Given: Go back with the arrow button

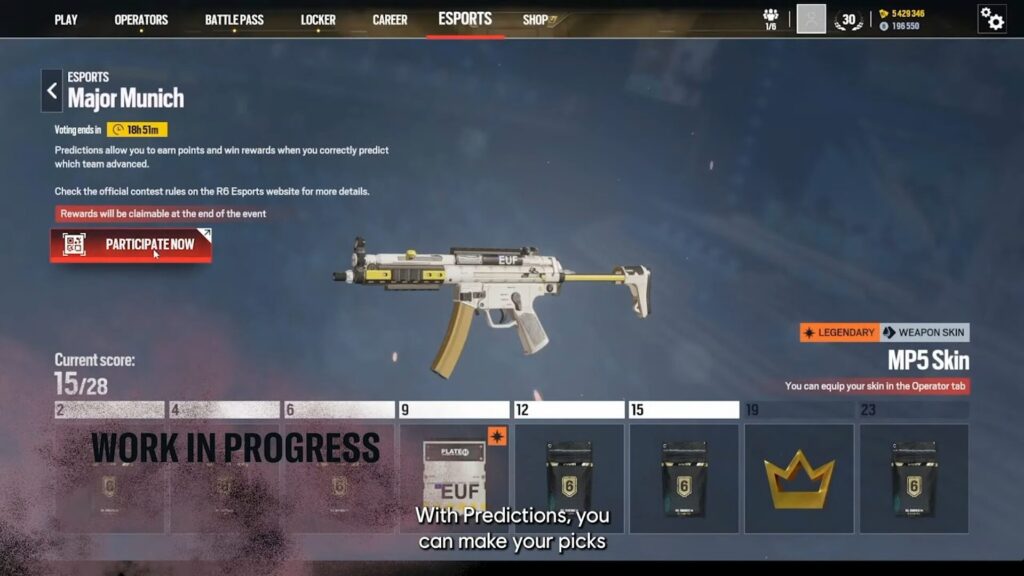Looking at the screenshot, I should pos(52,91).
